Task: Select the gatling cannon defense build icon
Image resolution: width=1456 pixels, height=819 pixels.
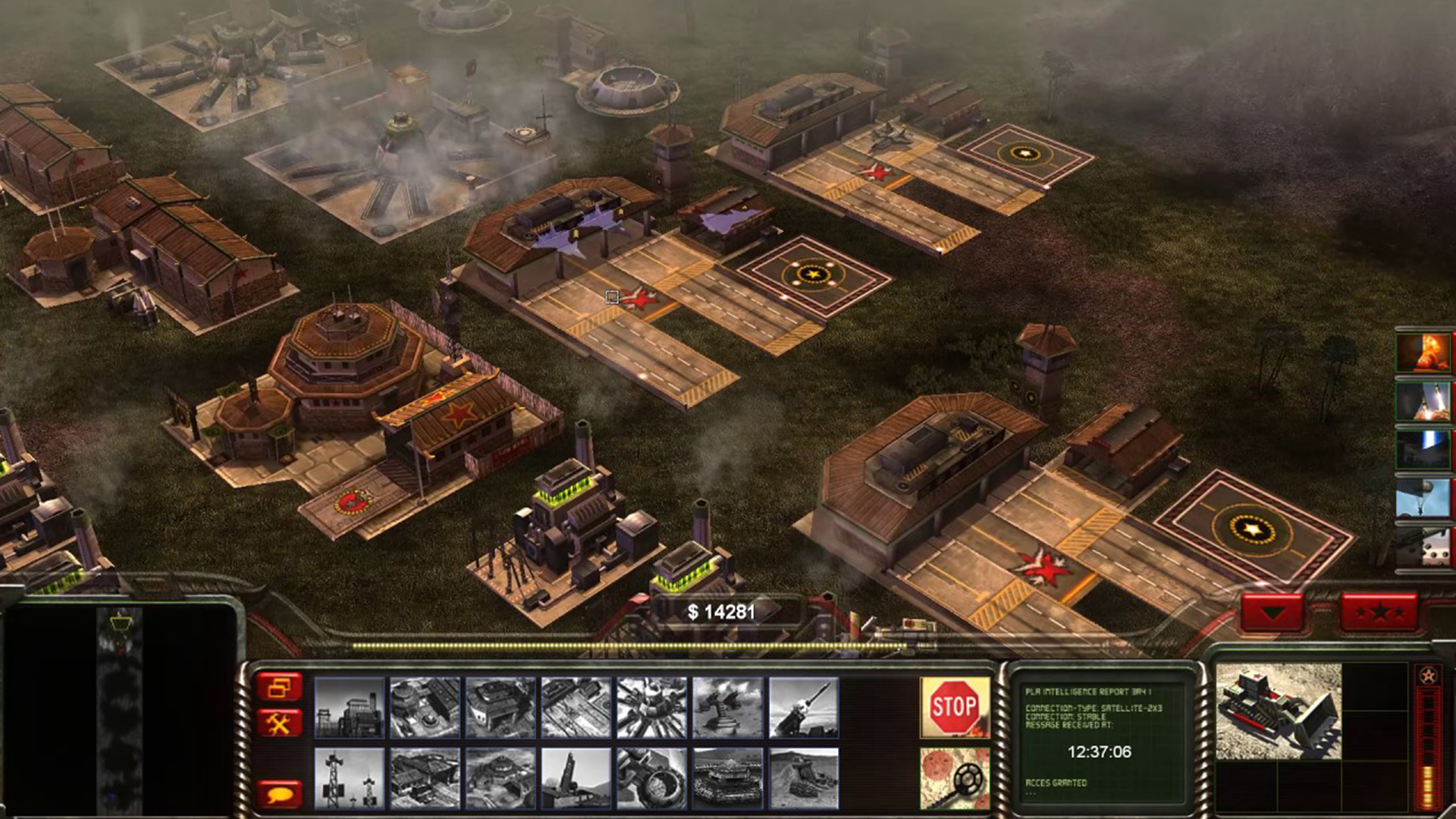Action: click(728, 708)
